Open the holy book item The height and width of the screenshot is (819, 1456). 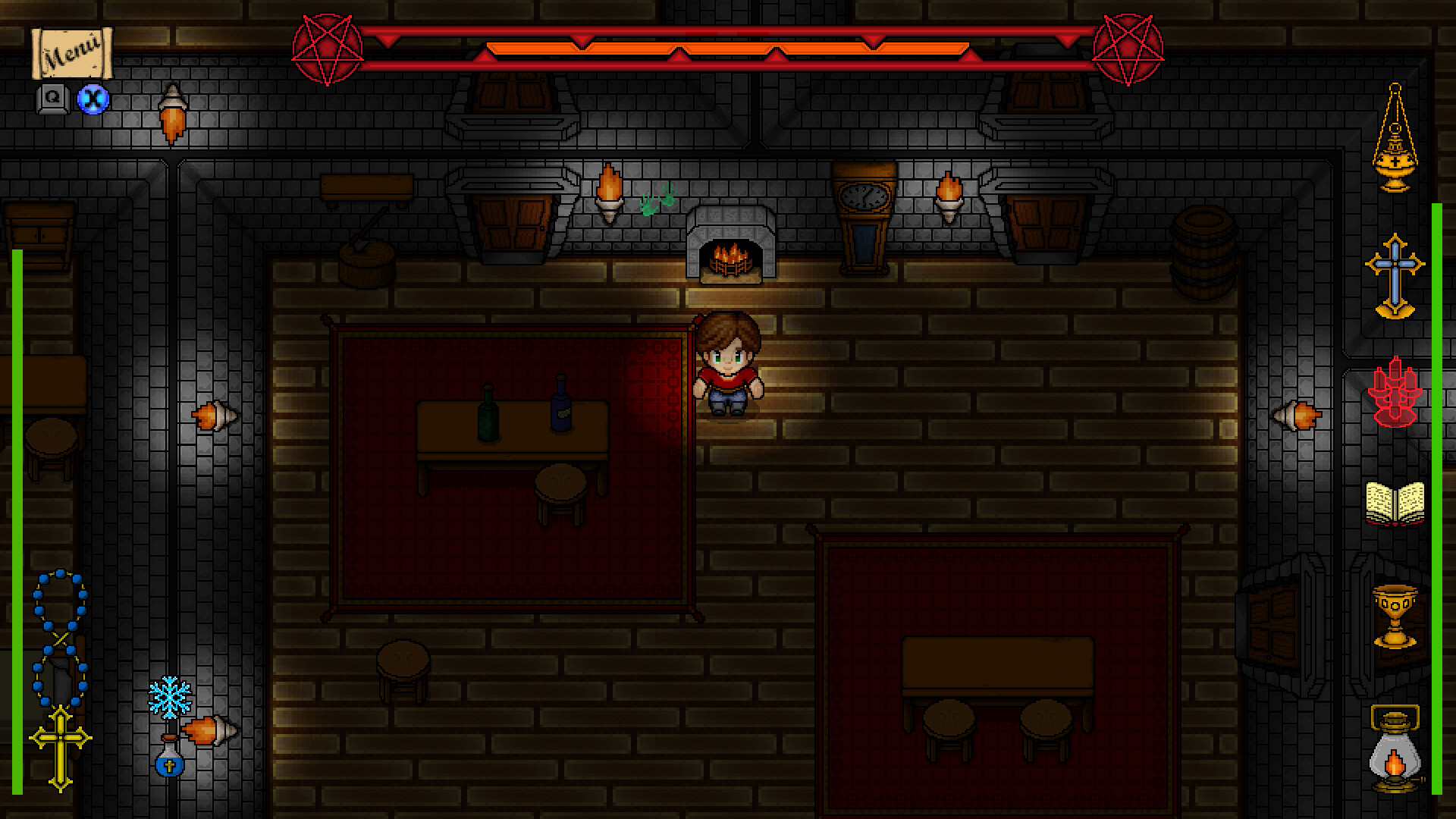coord(1395,504)
